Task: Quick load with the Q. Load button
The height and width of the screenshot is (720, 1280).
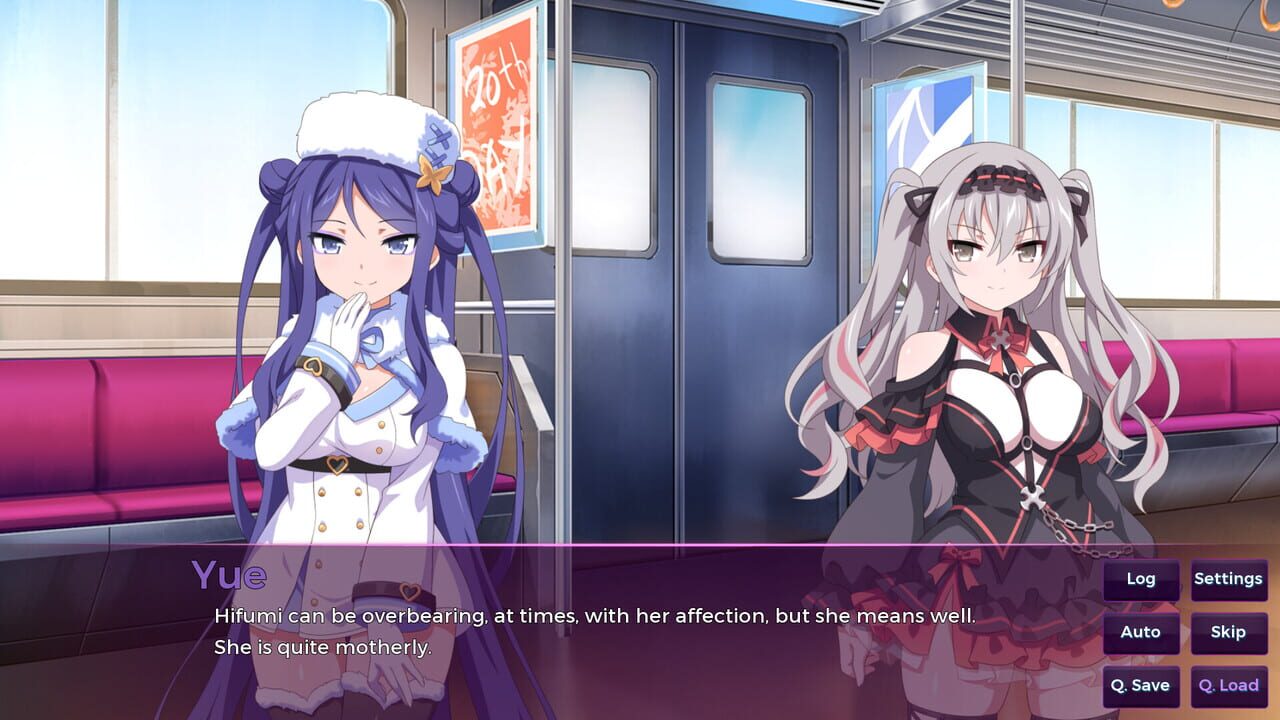Action: pyautogui.click(x=1228, y=686)
